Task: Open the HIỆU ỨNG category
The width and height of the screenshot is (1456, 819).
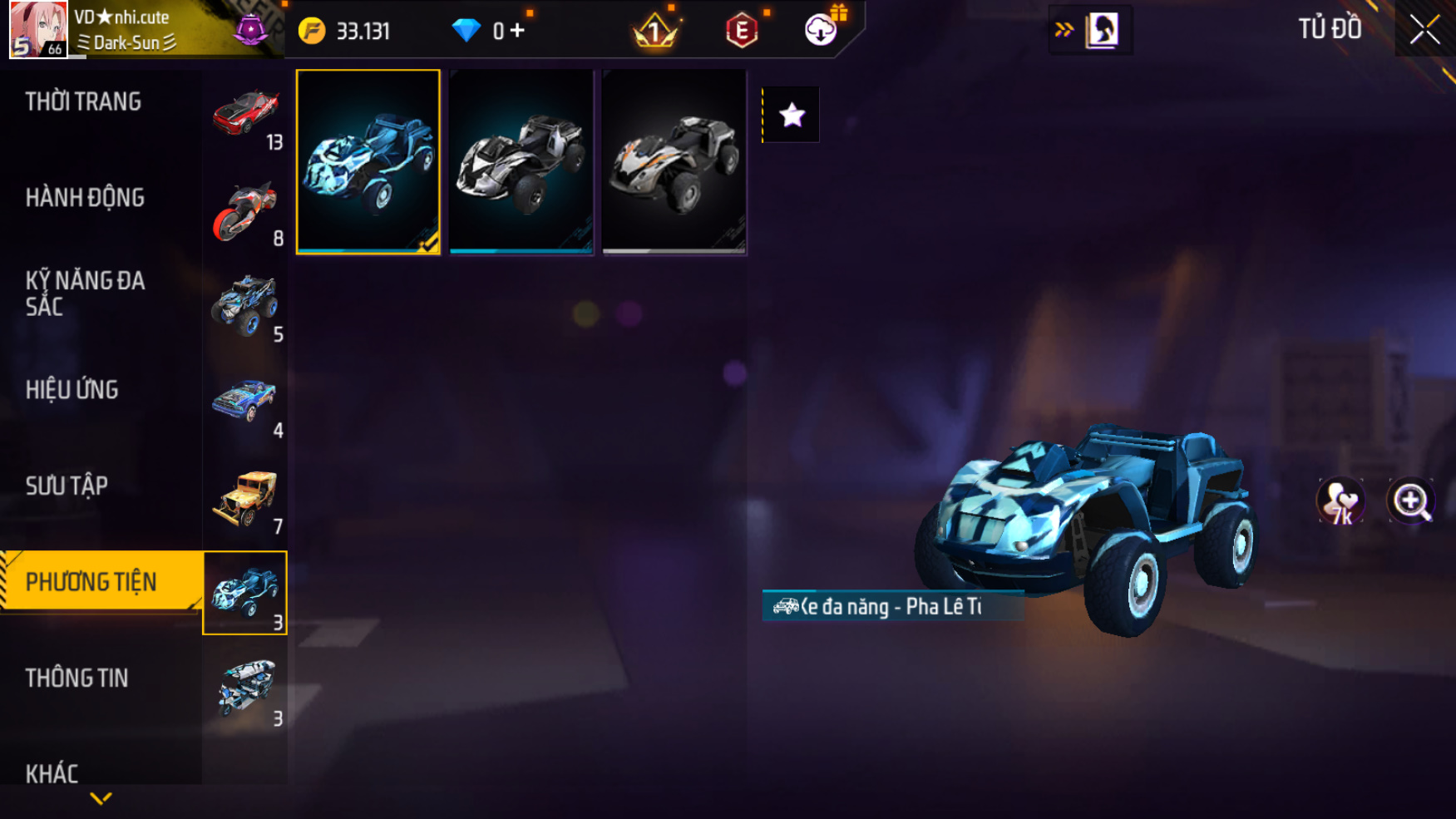Action: (x=72, y=390)
